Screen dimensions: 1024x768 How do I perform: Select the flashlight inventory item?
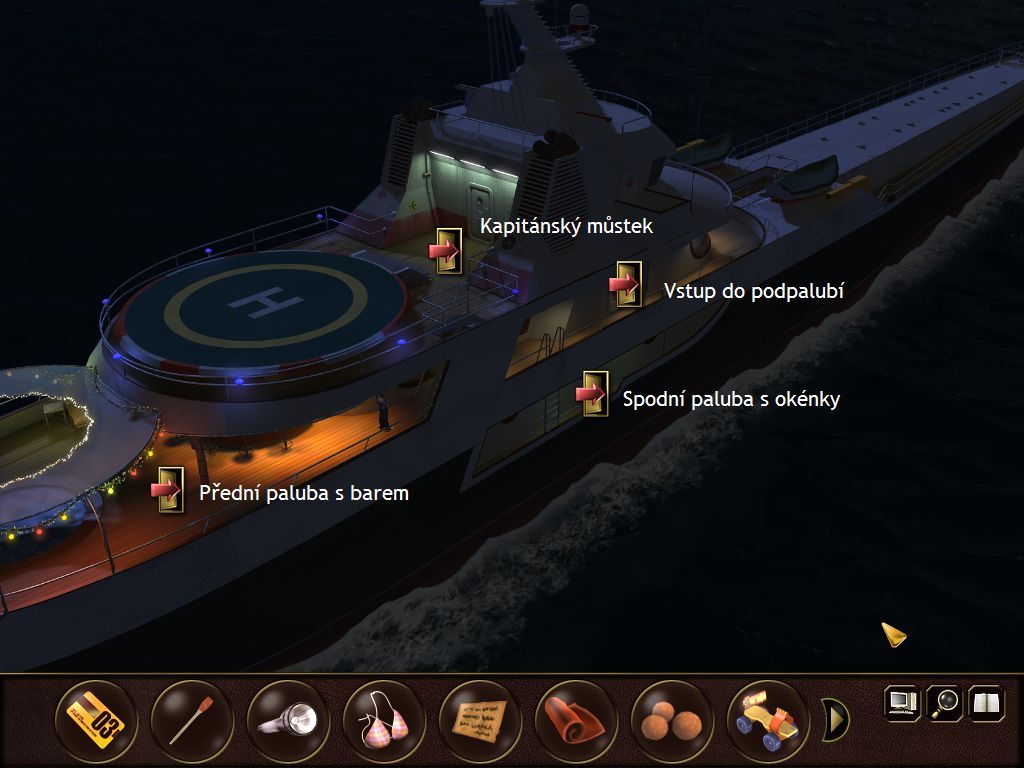click(x=287, y=719)
